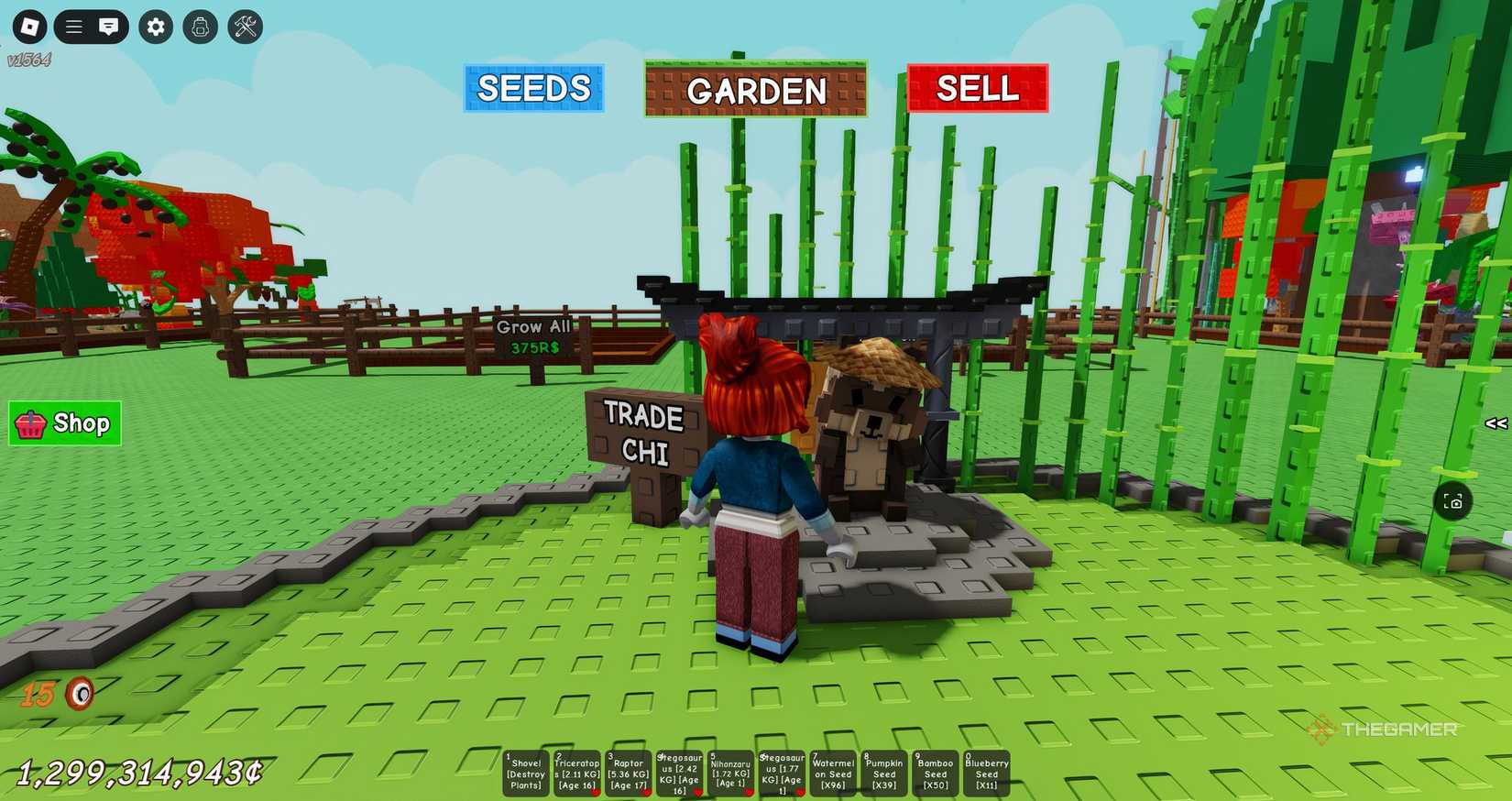The image size is (1512, 801).
Task: Equip the Bamboo Seed x50
Action: (x=935, y=773)
